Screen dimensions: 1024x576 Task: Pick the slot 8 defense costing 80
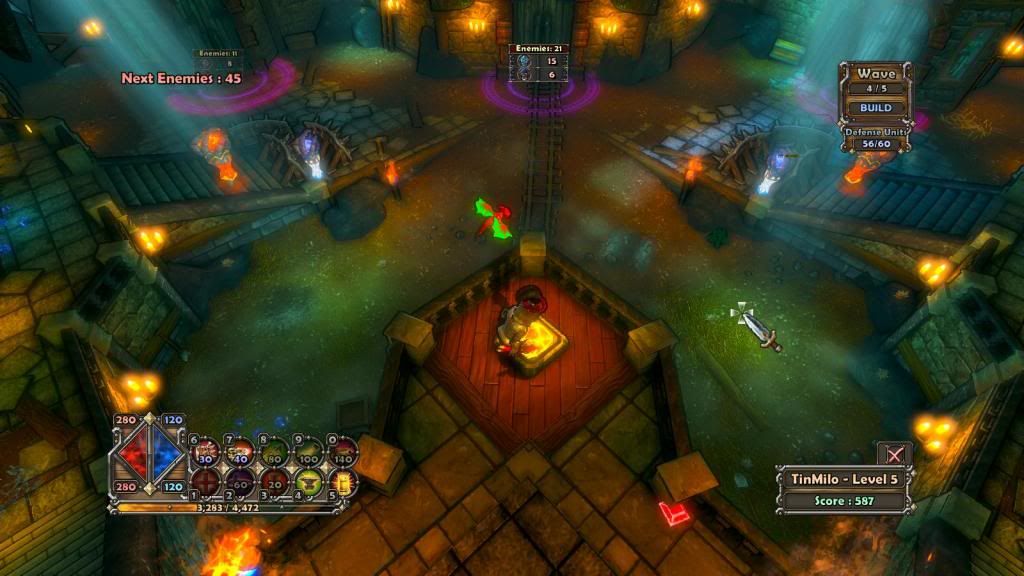point(275,451)
